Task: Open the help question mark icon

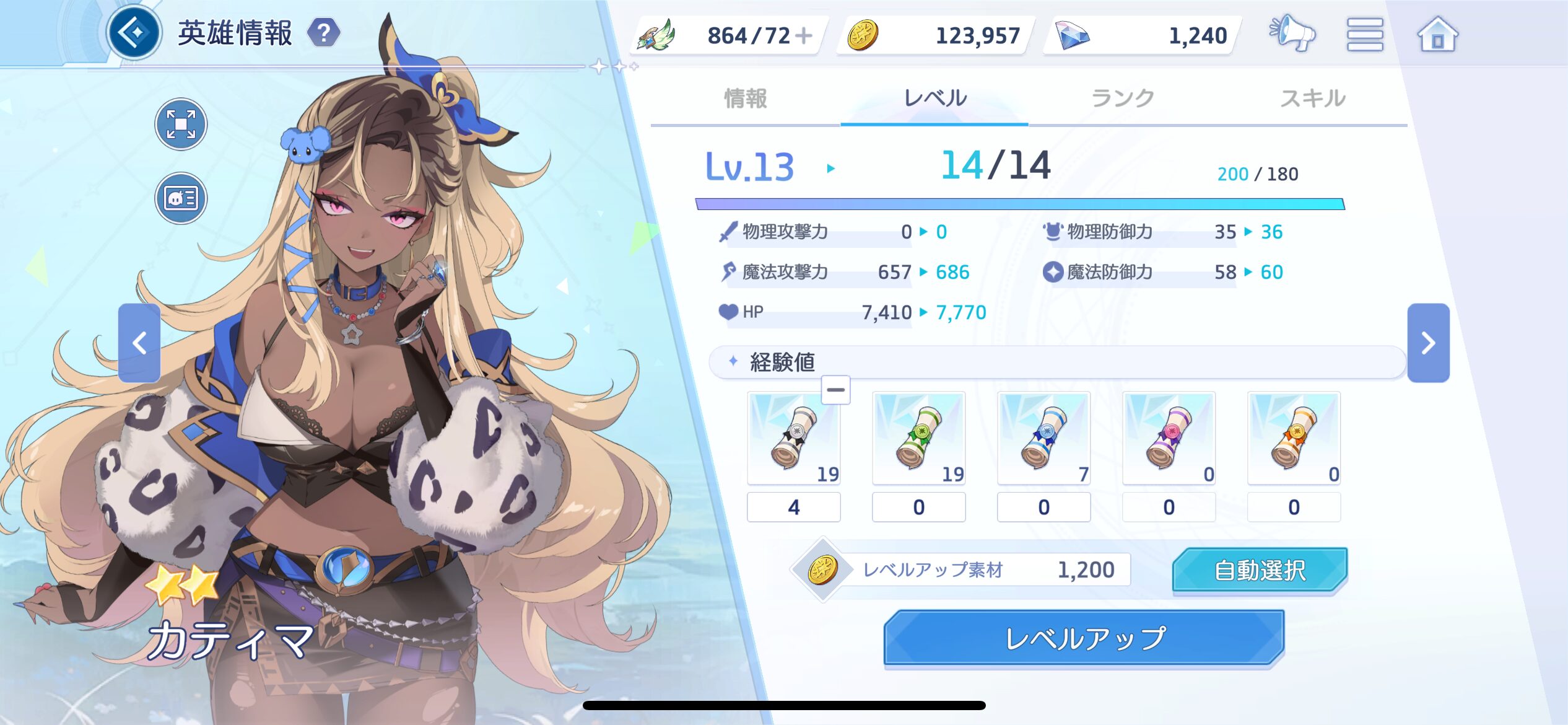Action: 324,33
